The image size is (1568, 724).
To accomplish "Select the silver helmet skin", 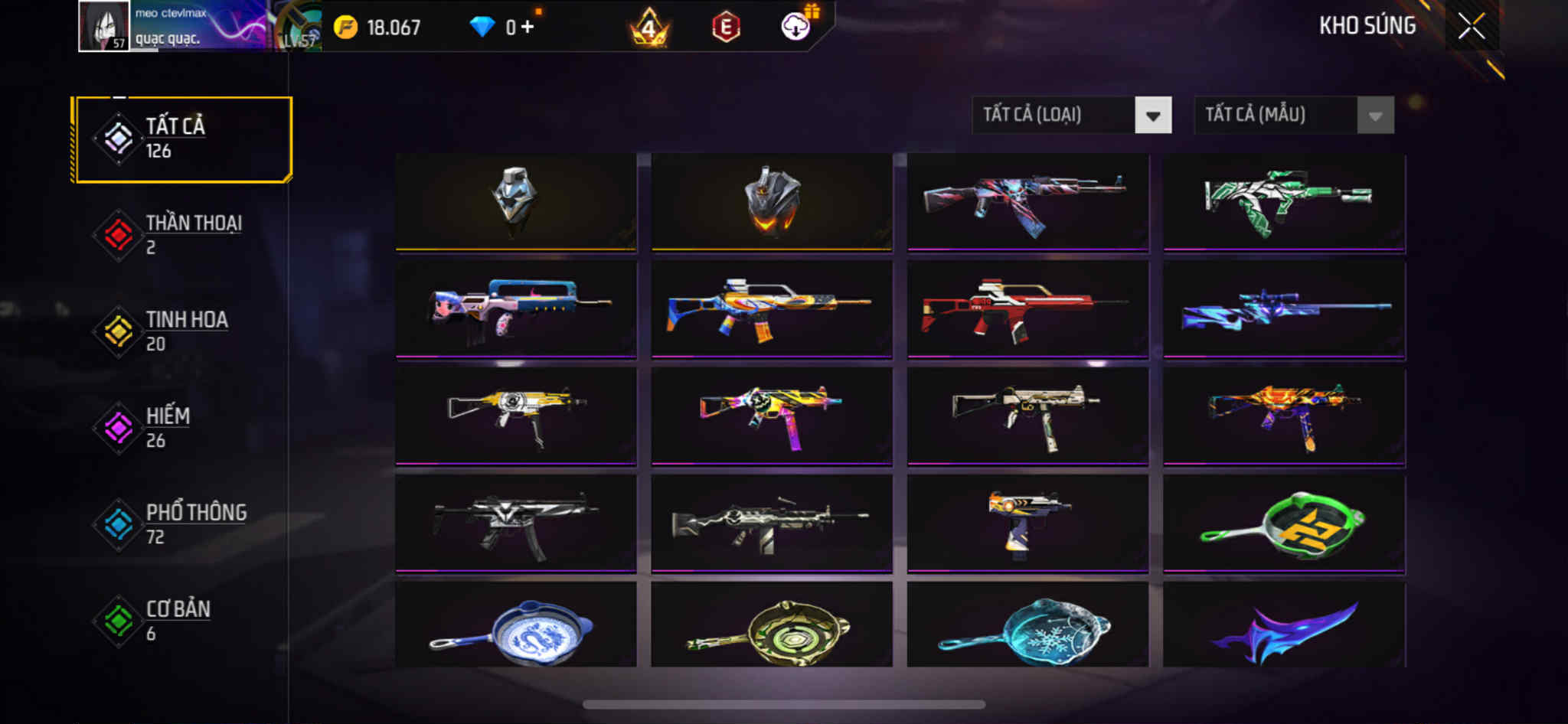I will [515, 201].
